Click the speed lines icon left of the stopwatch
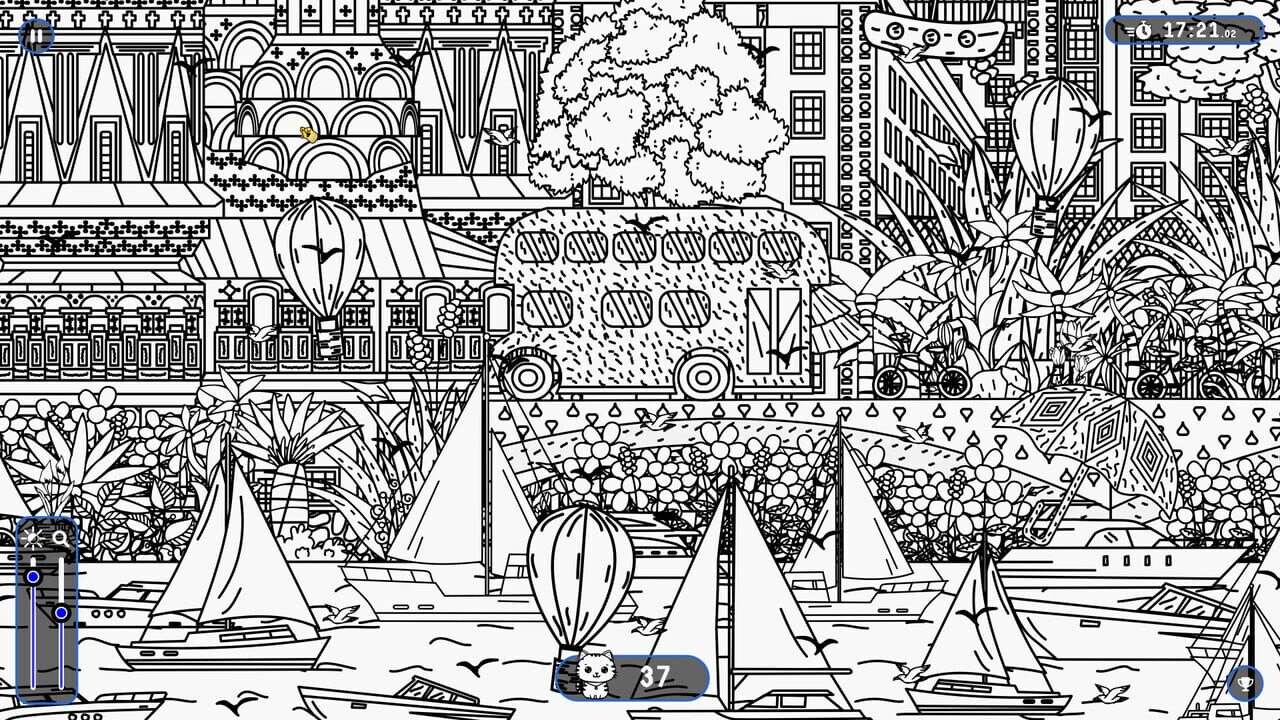Screen dimensions: 1280x720 [x=1130, y=29]
